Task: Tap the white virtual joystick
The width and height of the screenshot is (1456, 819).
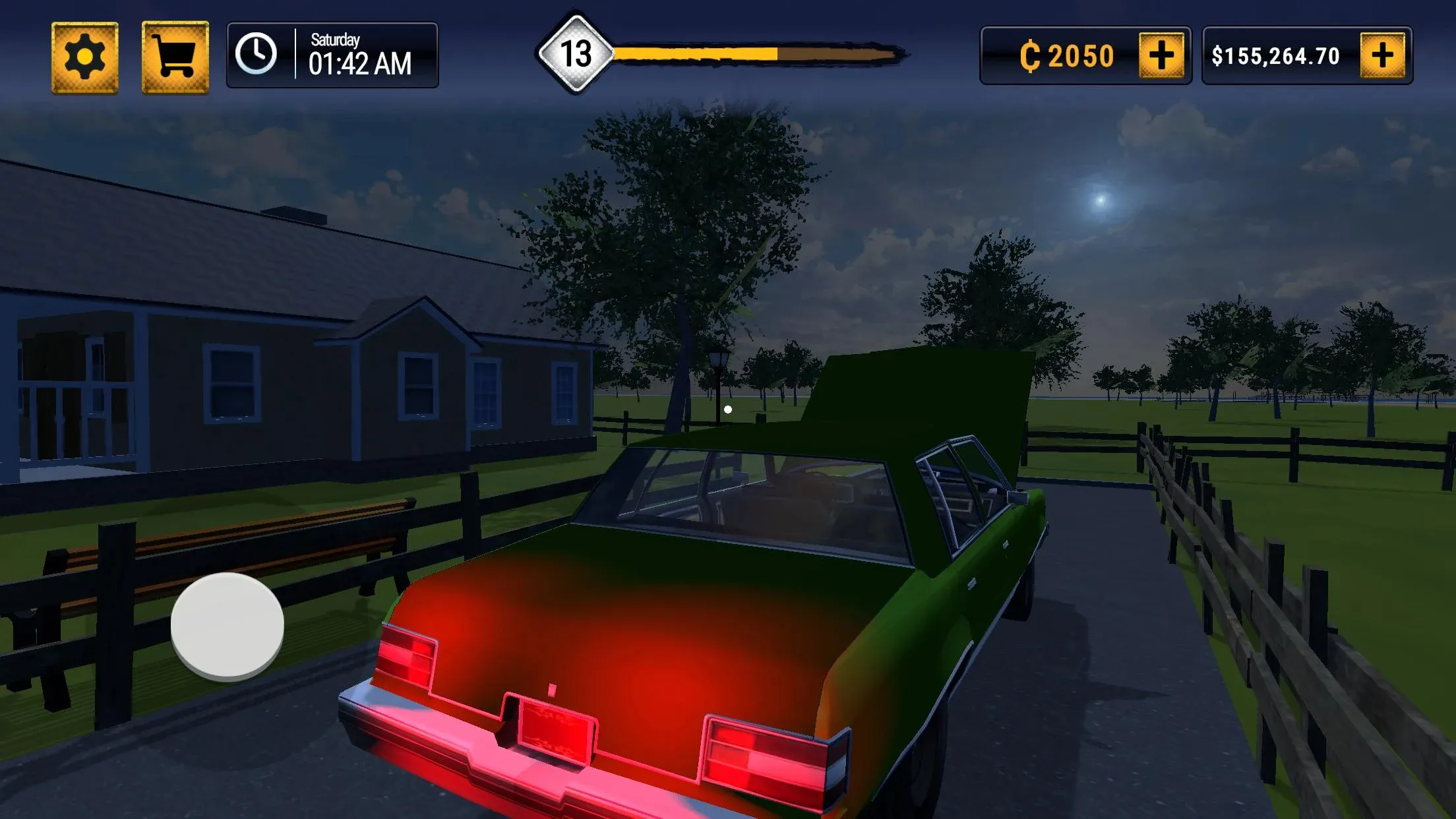Action: [227, 625]
